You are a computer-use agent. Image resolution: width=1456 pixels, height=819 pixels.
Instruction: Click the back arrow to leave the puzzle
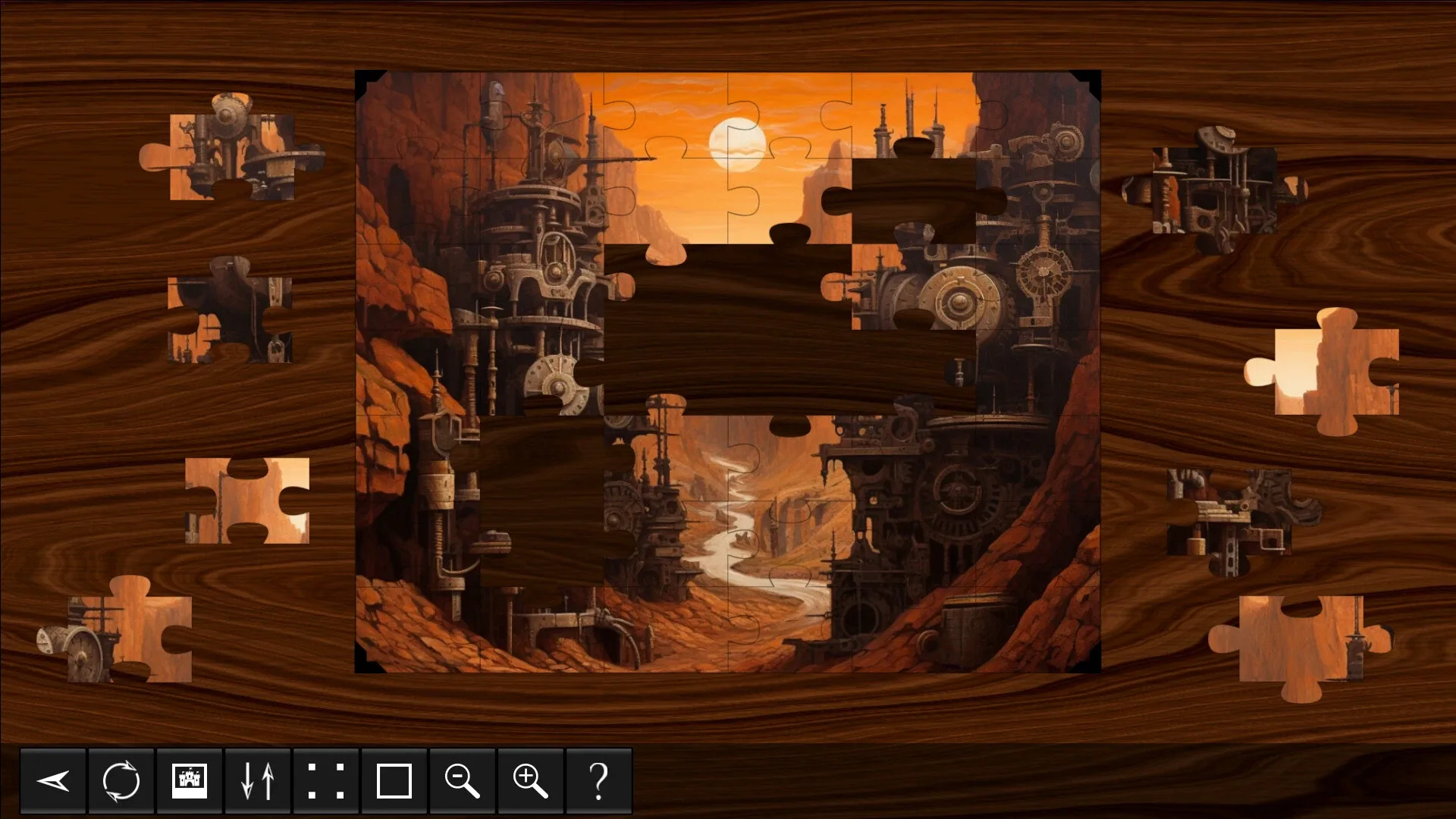[x=52, y=780]
